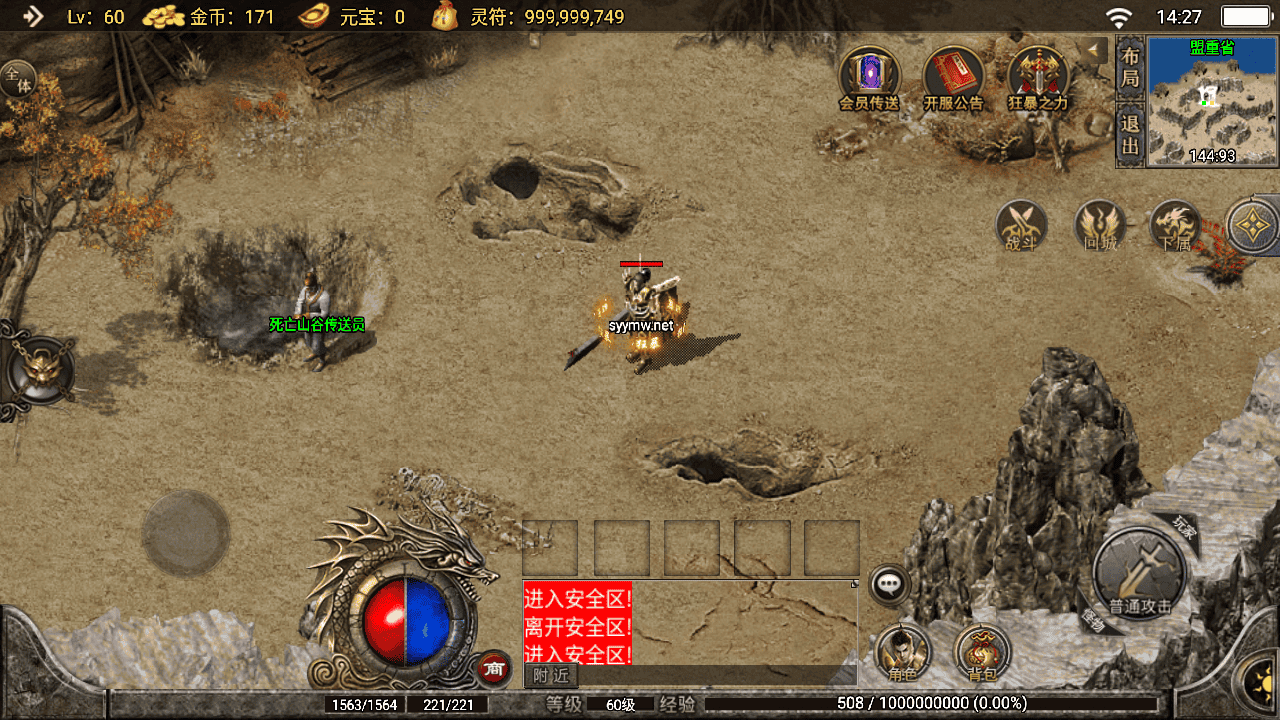Open the 开服公告 red book announcement
The width and height of the screenshot is (1280, 720).
pyautogui.click(x=953, y=77)
